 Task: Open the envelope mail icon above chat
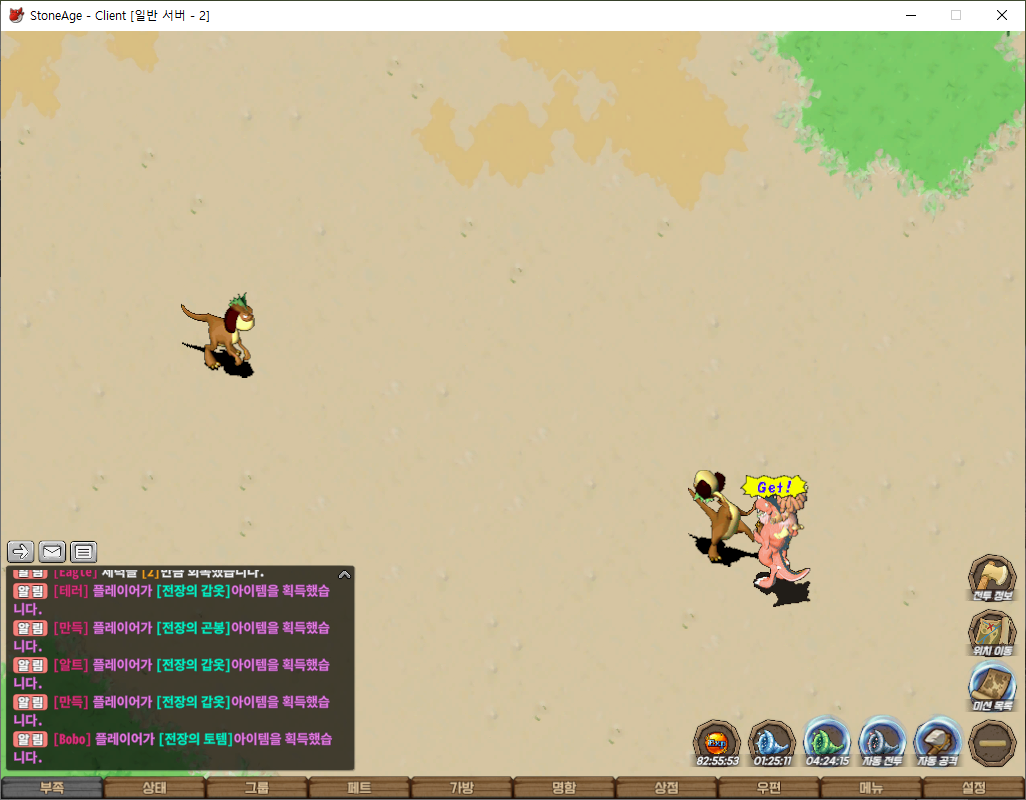(x=52, y=551)
